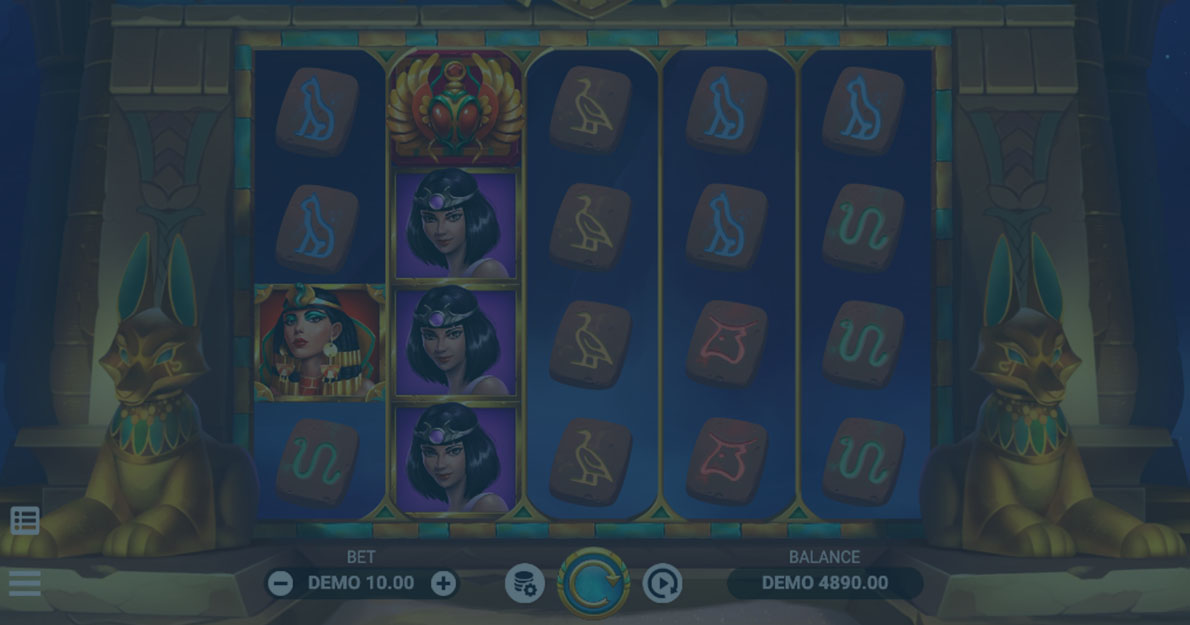Decrease the bet with the minus button
Screen dimensions: 1190x625
pos(281,583)
